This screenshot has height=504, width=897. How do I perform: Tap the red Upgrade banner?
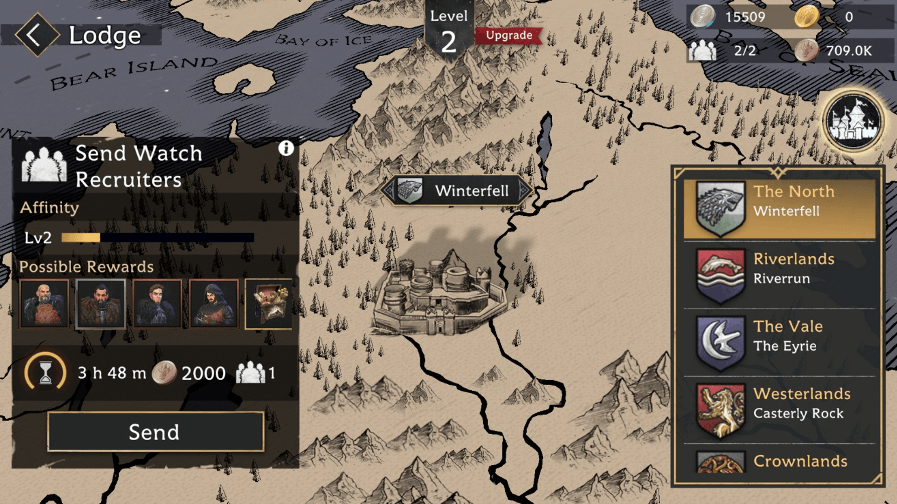(509, 36)
